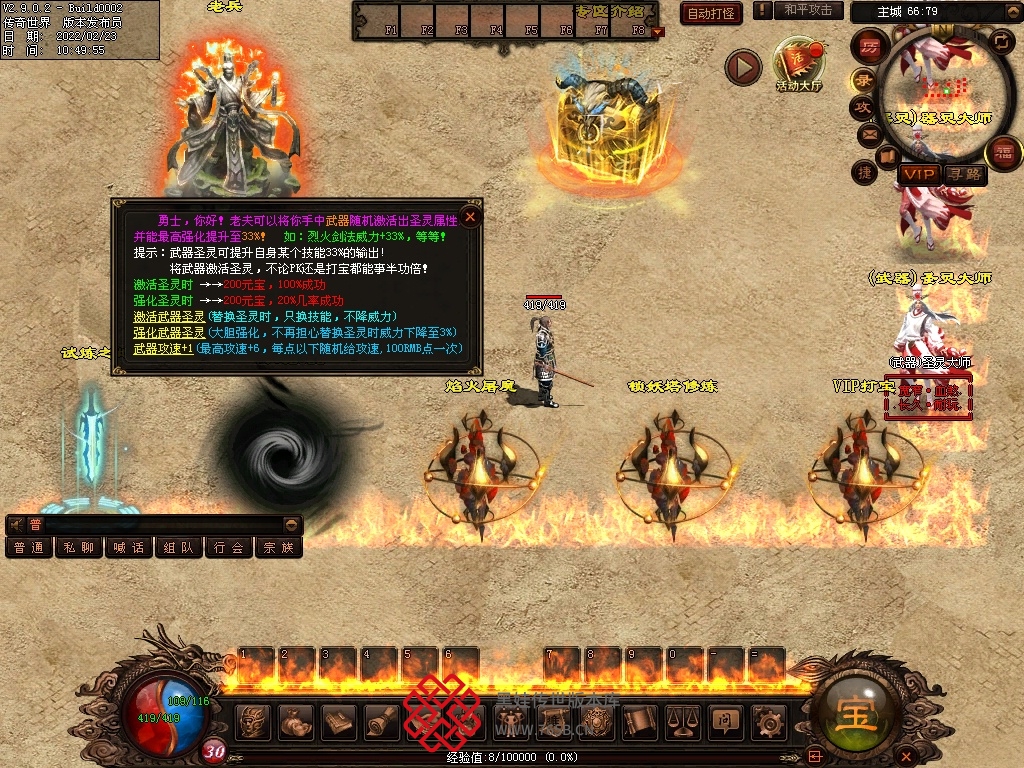The width and height of the screenshot is (1024, 768).
Task: Select the 强化武器圣灵 dialogue option
Action: coord(169,332)
